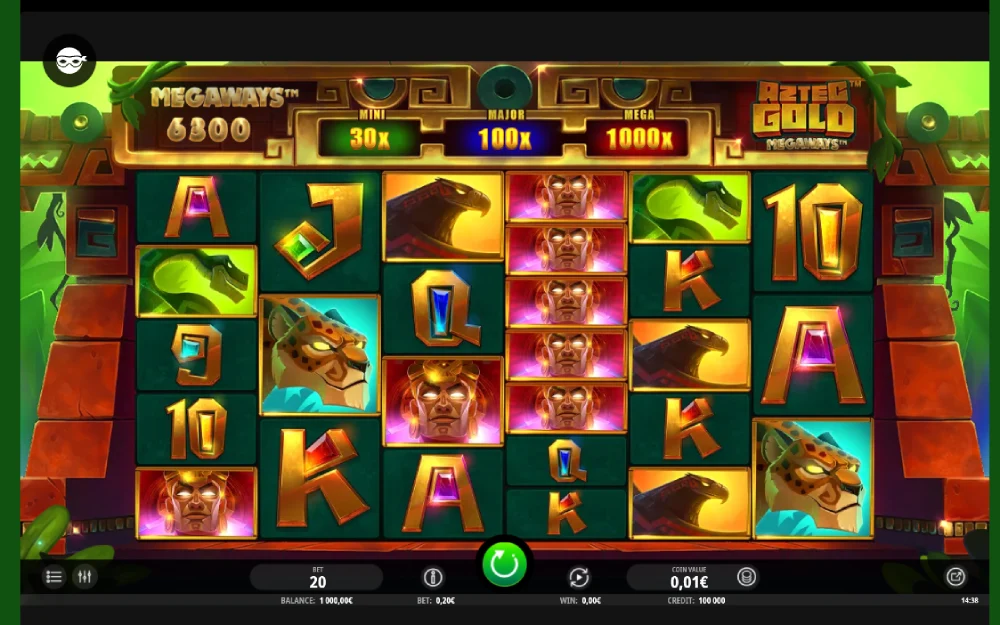Change the bet amount field
1000x625 pixels.
pos(317,577)
